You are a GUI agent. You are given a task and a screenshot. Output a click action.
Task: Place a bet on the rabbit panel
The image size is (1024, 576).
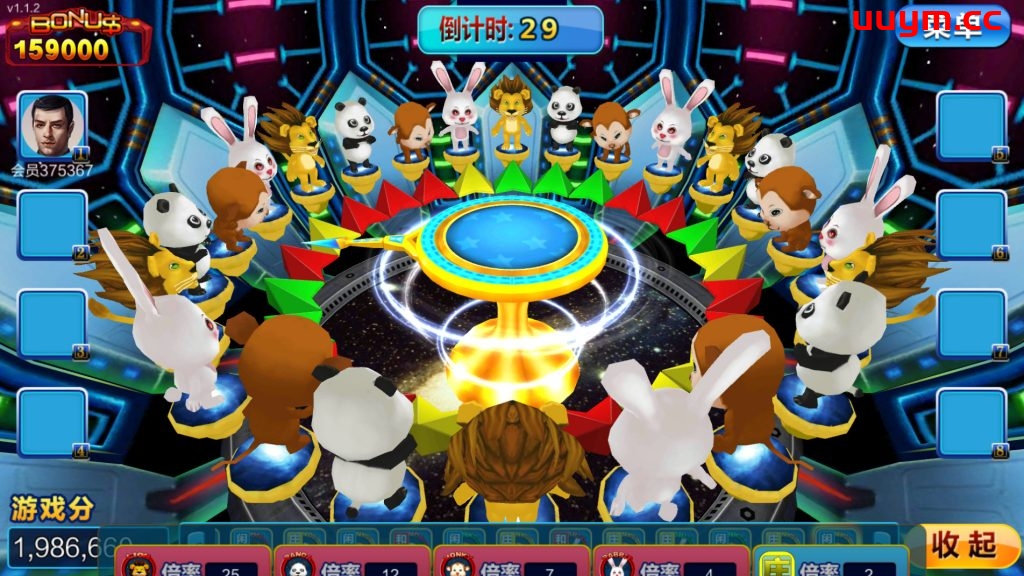click(x=672, y=564)
